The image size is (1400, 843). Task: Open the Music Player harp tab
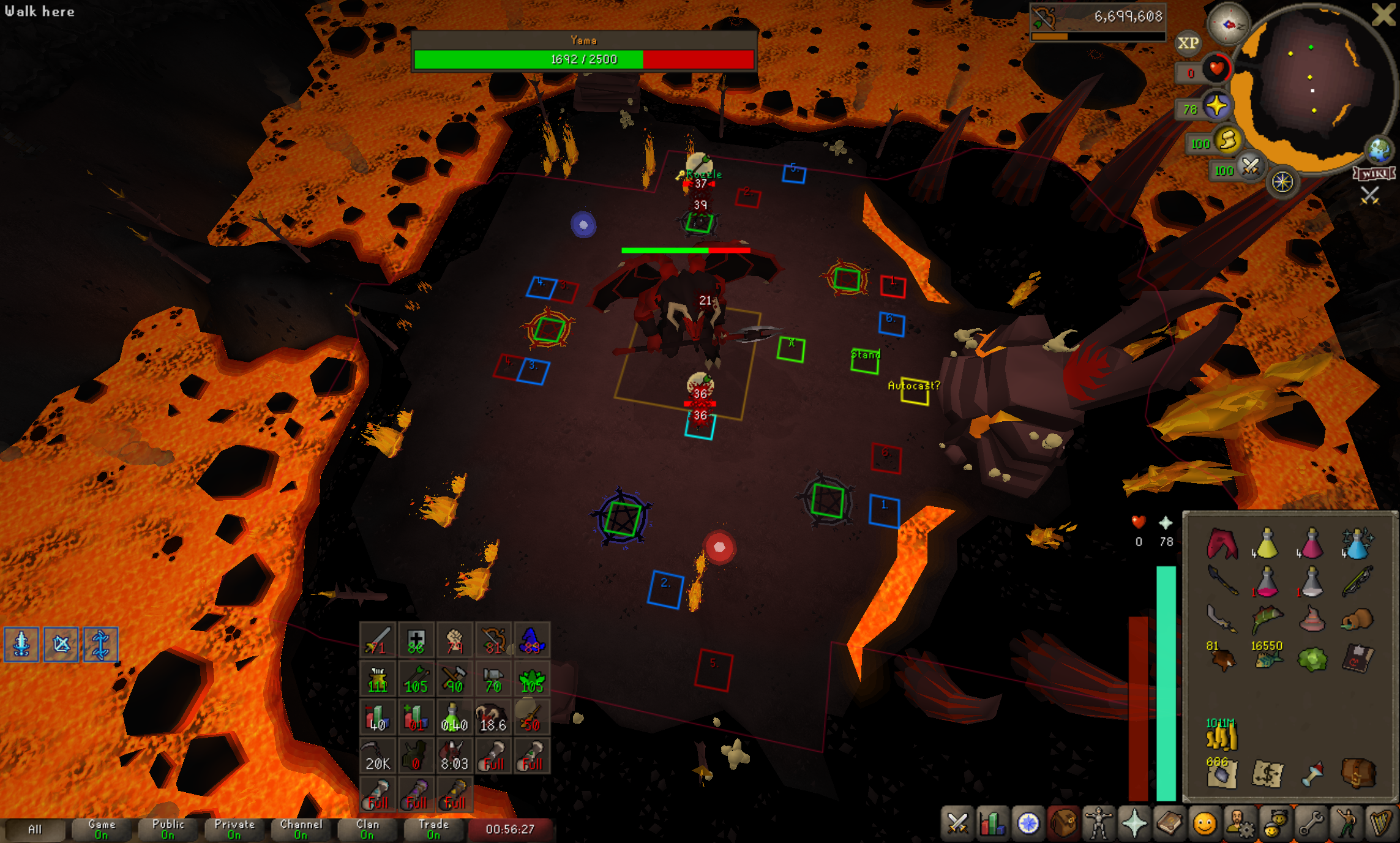[x=1380, y=823]
